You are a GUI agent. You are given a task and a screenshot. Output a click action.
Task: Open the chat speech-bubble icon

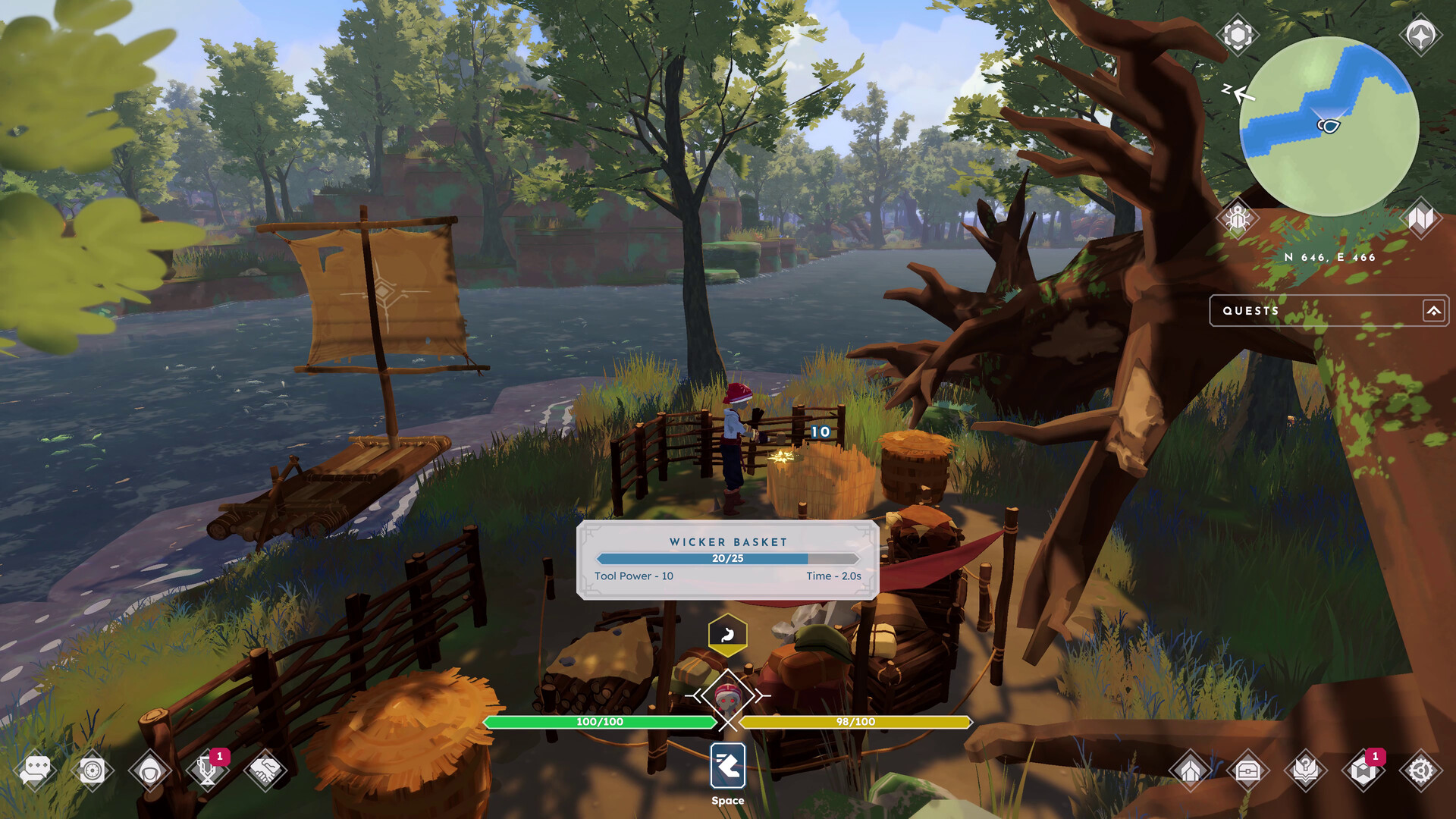click(x=35, y=770)
